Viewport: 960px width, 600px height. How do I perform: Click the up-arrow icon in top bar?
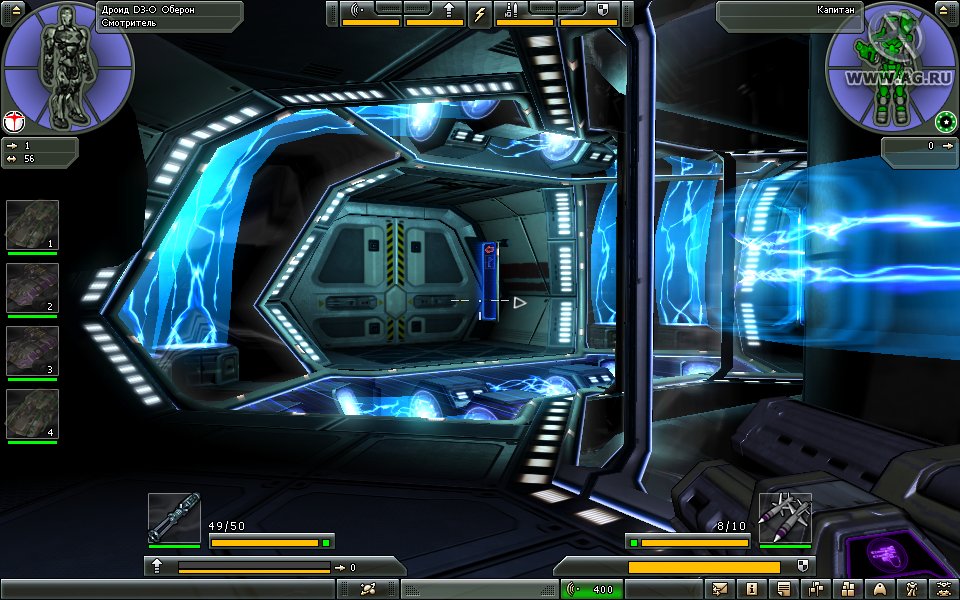[449, 10]
